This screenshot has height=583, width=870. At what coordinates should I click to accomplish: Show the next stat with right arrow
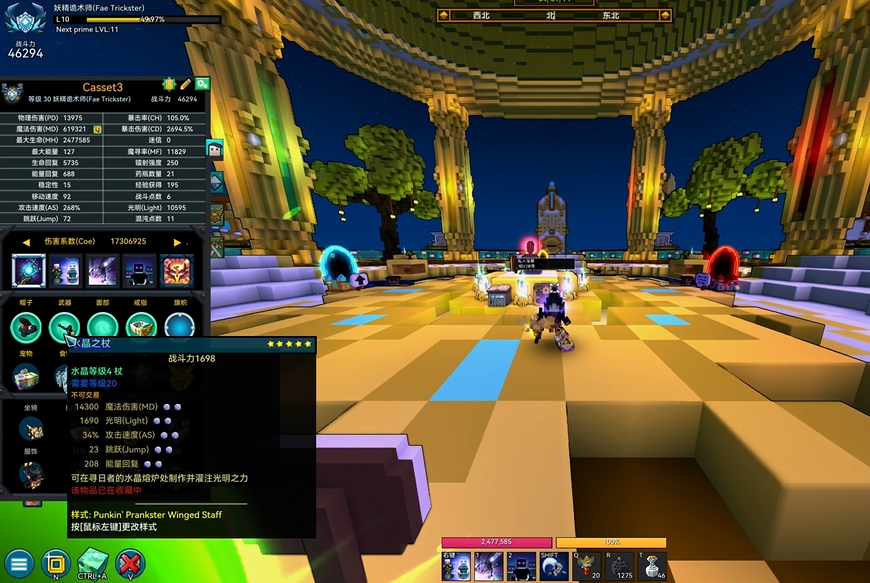(177, 242)
